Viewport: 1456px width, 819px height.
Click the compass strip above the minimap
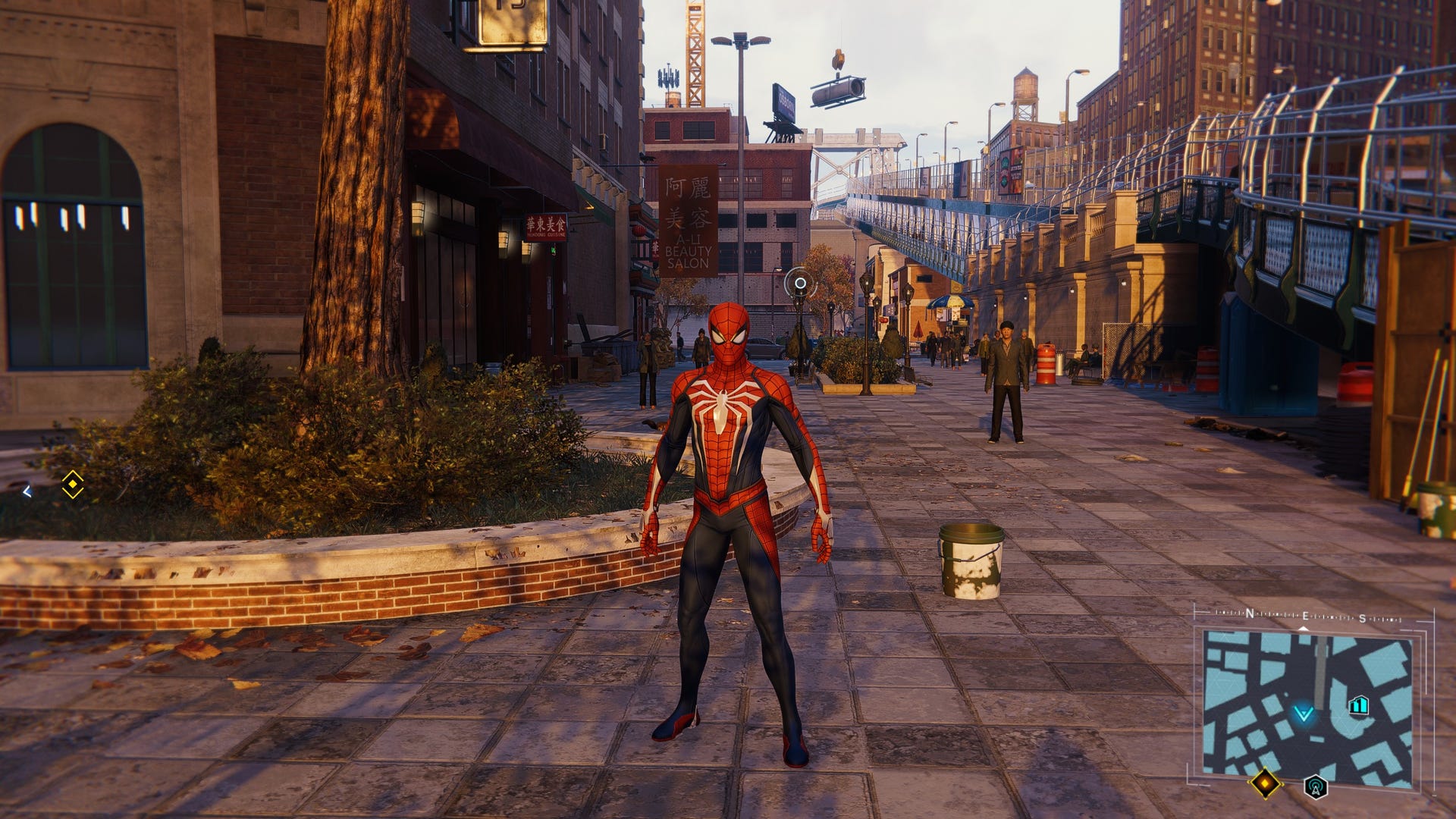pos(1306,617)
